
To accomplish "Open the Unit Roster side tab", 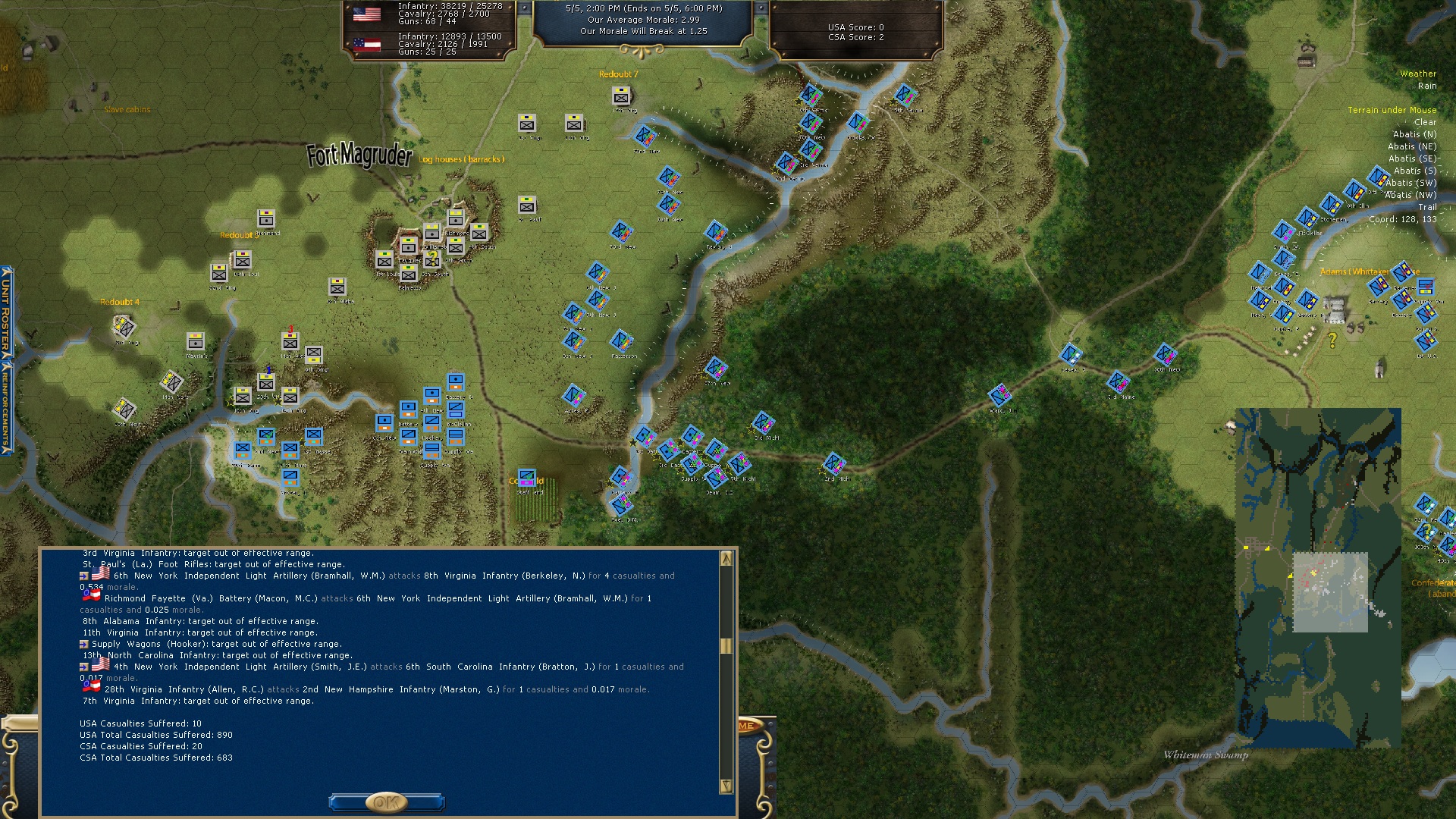I will pyautogui.click(x=6, y=311).
